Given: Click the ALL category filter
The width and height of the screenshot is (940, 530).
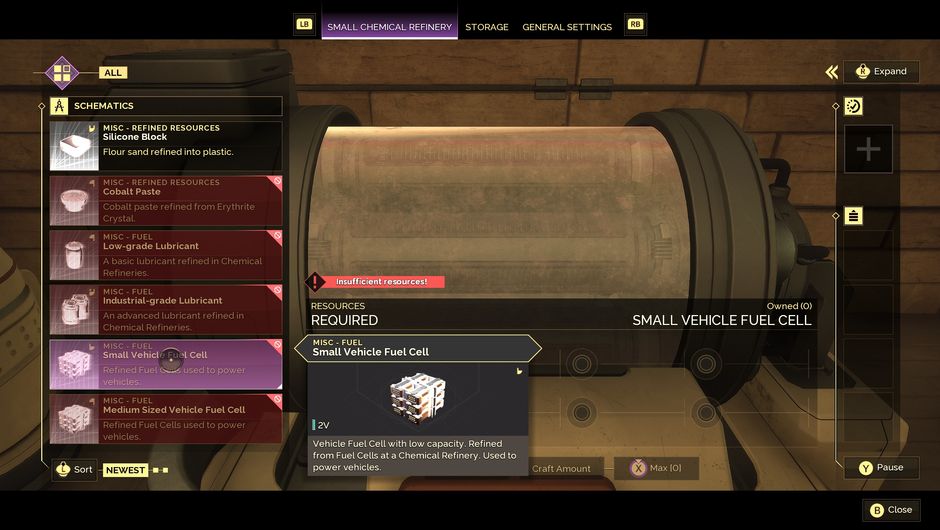Looking at the screenshot, I should pyautogui.click(x=113, y=73).
